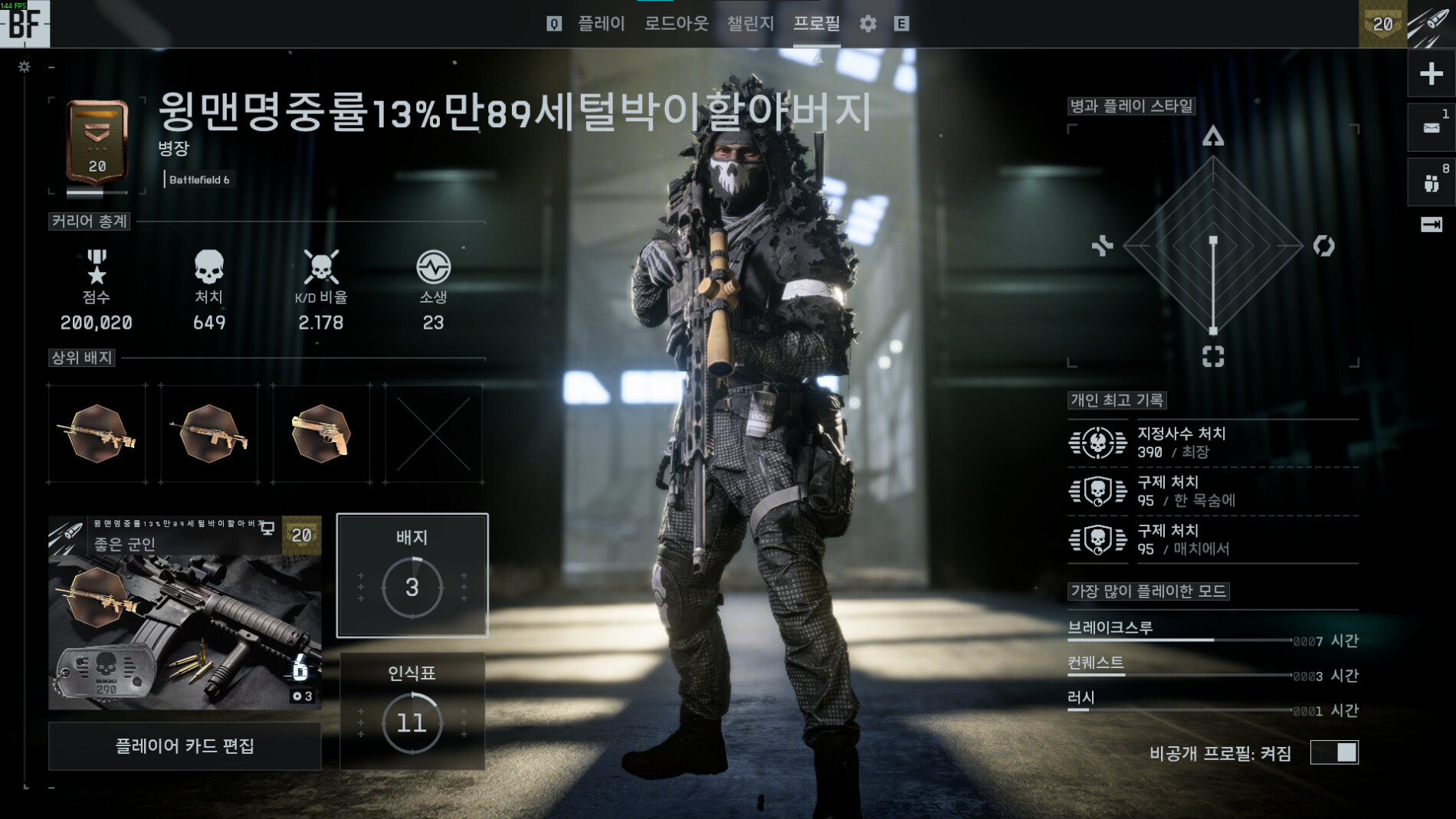Open the squad members icon
Viewport: 1456px width, 819px height.
point(1431,182)
